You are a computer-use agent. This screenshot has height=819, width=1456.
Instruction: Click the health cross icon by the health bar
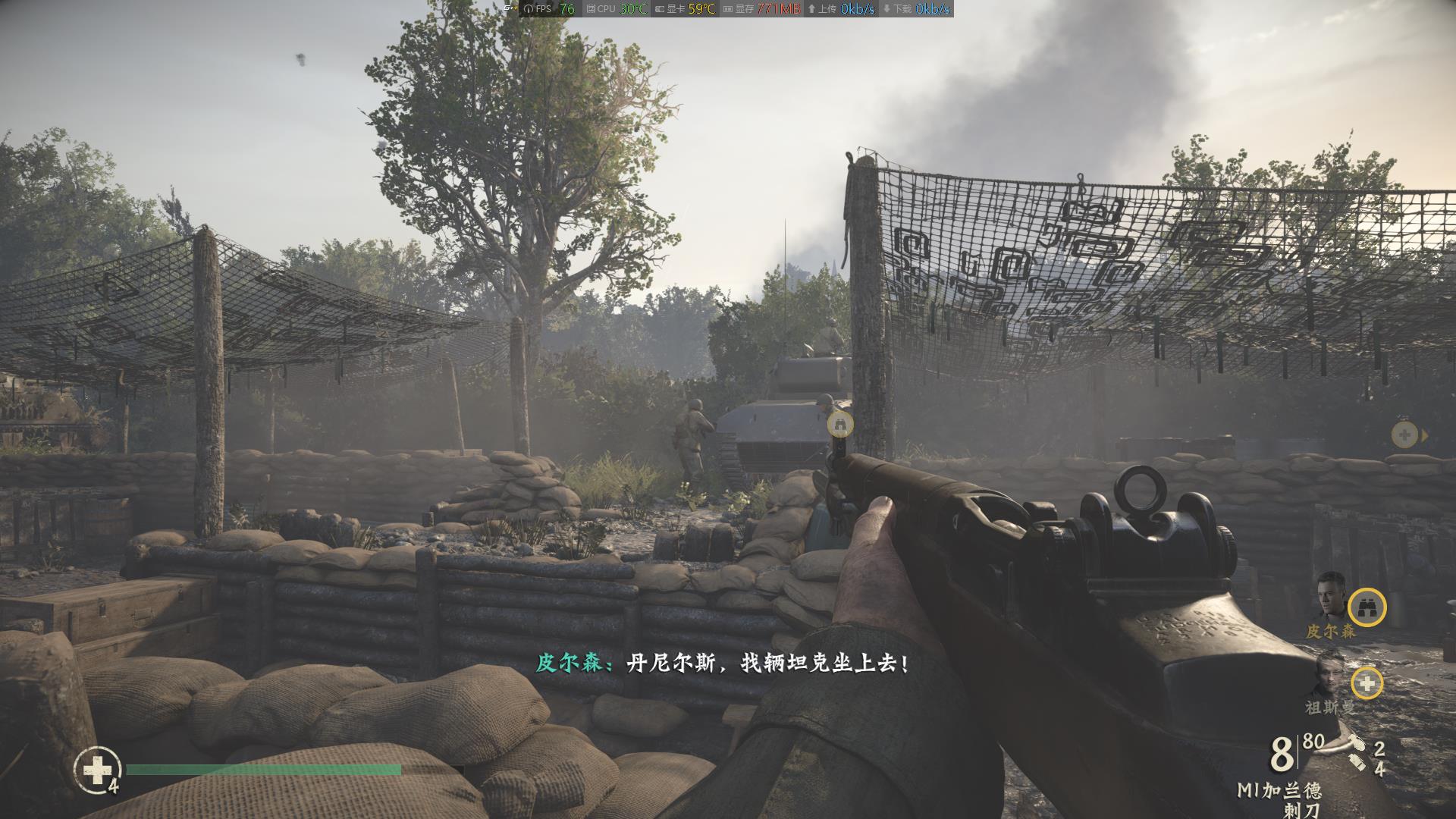click(x=97, y=771)
